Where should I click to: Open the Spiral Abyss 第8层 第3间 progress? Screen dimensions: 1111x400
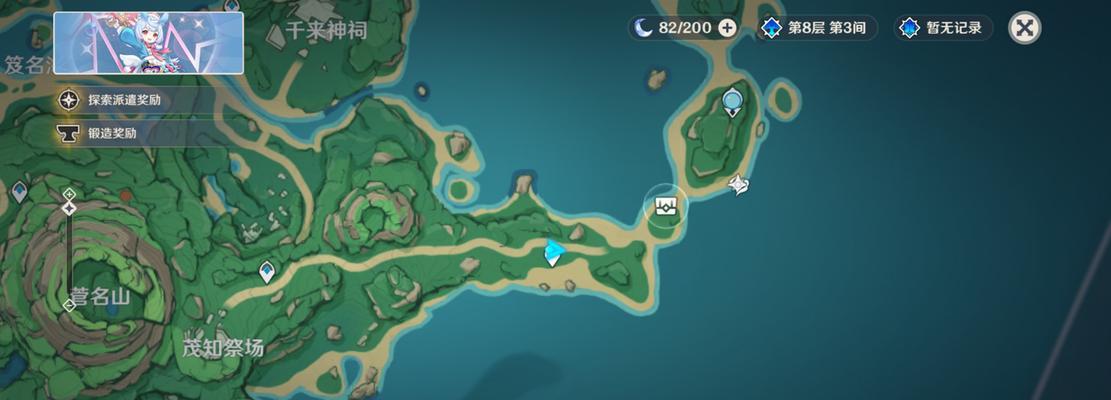816,28
